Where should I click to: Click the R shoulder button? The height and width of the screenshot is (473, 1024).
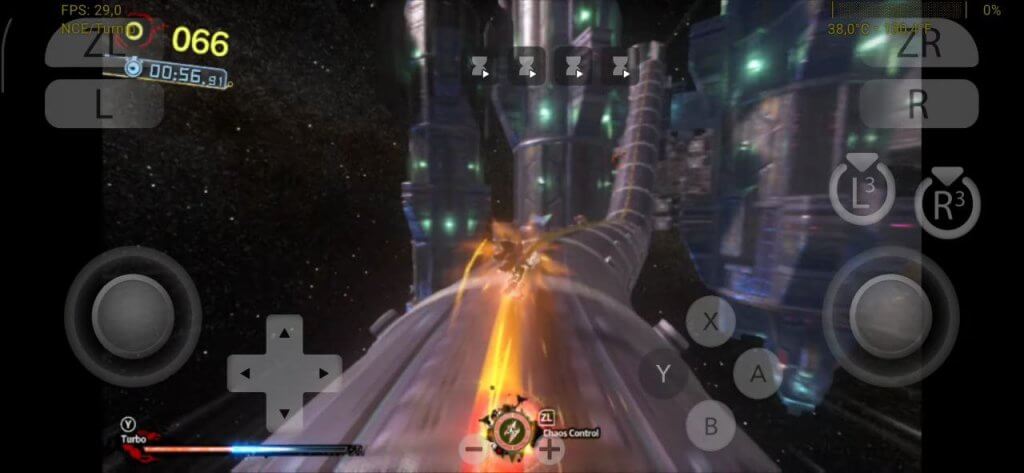pyautogui.click(x=918, y=104)
